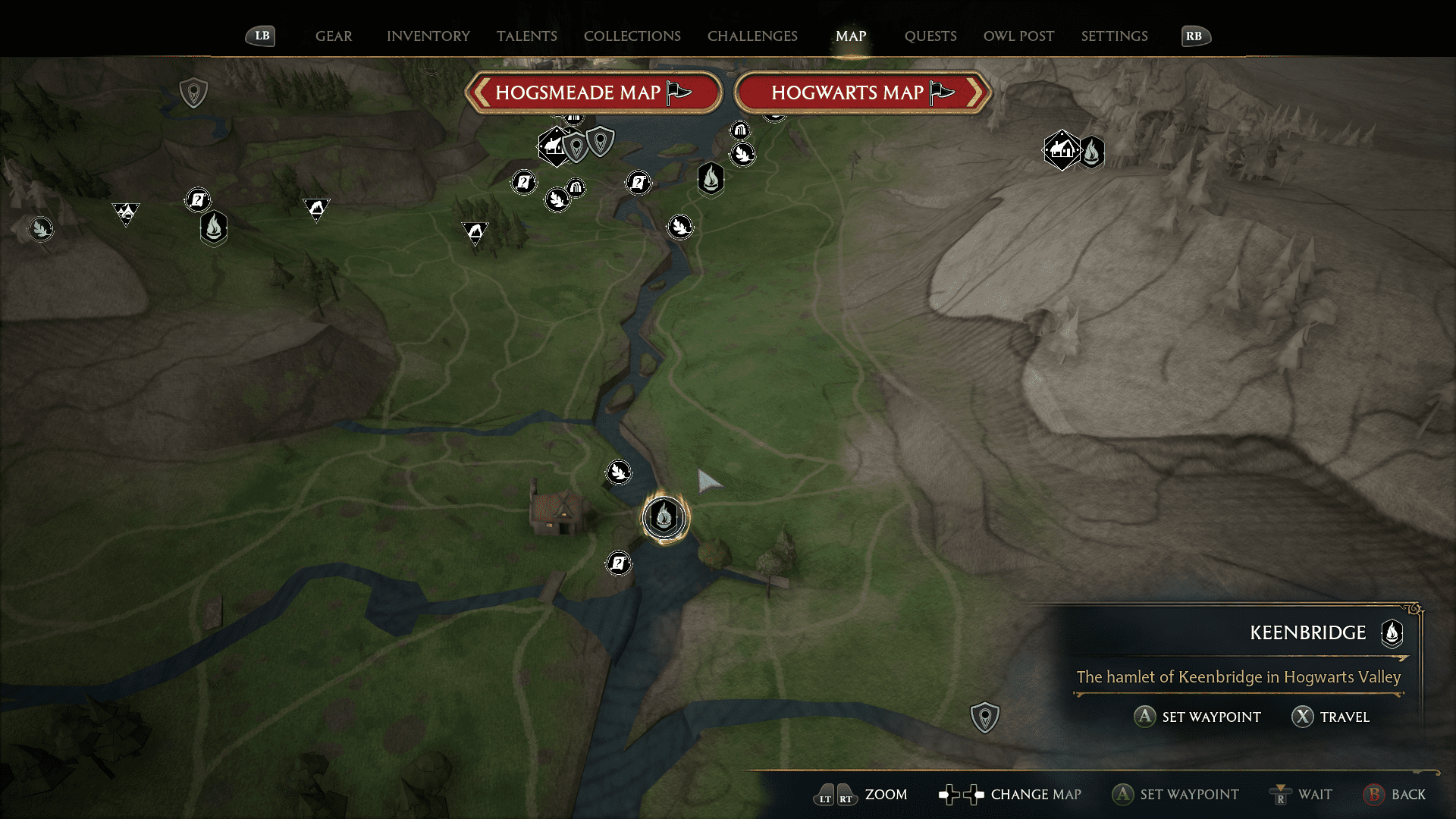This screenshot has height=819, width=1456.
Task: Click the shield landmark icon in the top-left corner
Action: click(194, 93)
